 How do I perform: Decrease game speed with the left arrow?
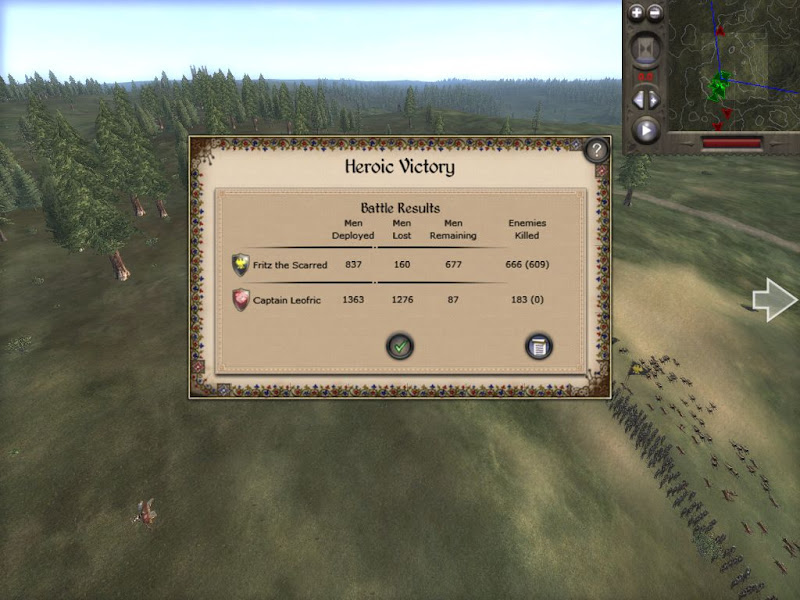pos(638,99)
